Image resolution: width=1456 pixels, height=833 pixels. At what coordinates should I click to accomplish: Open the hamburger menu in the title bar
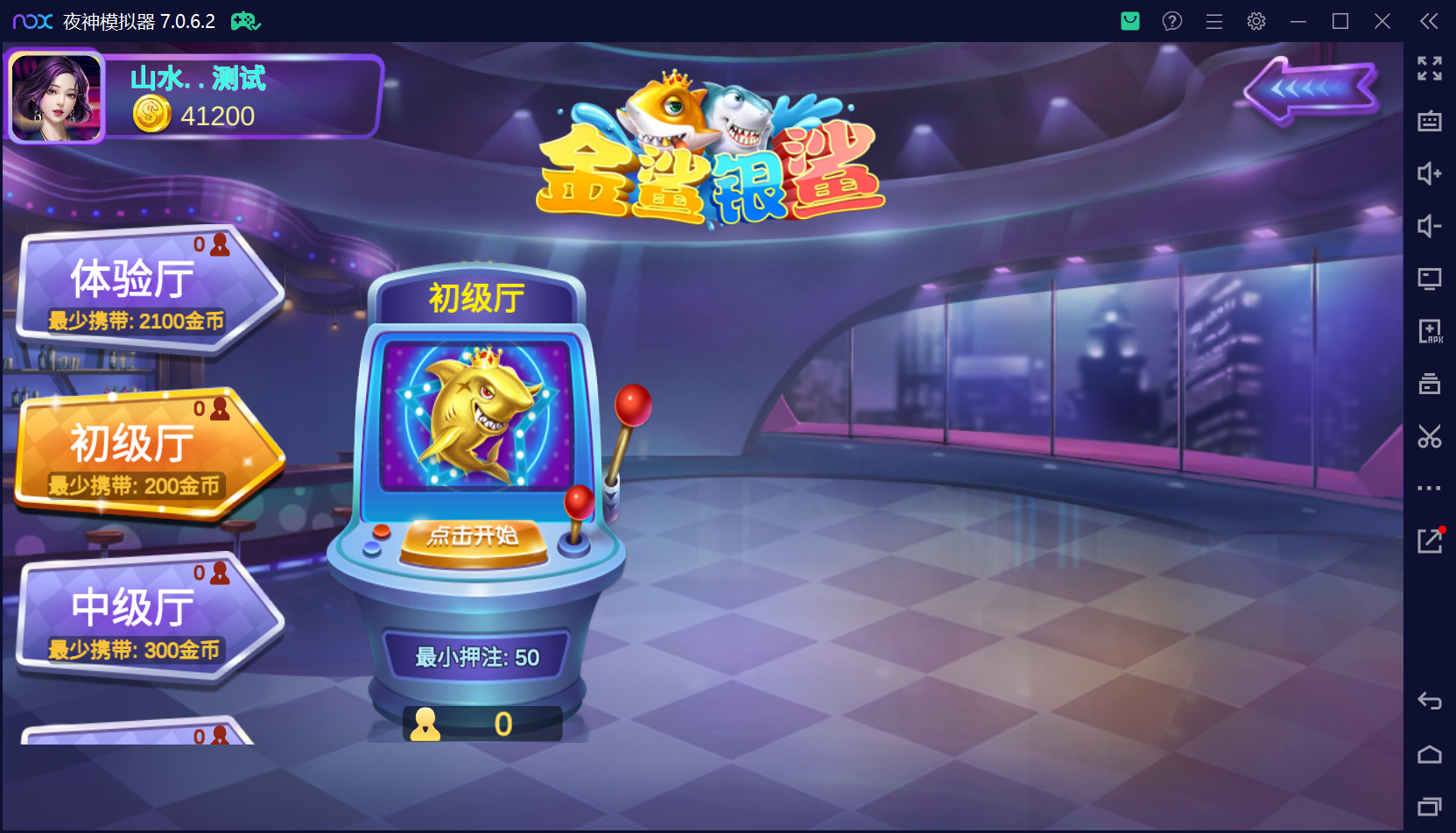pos(1213,21)
